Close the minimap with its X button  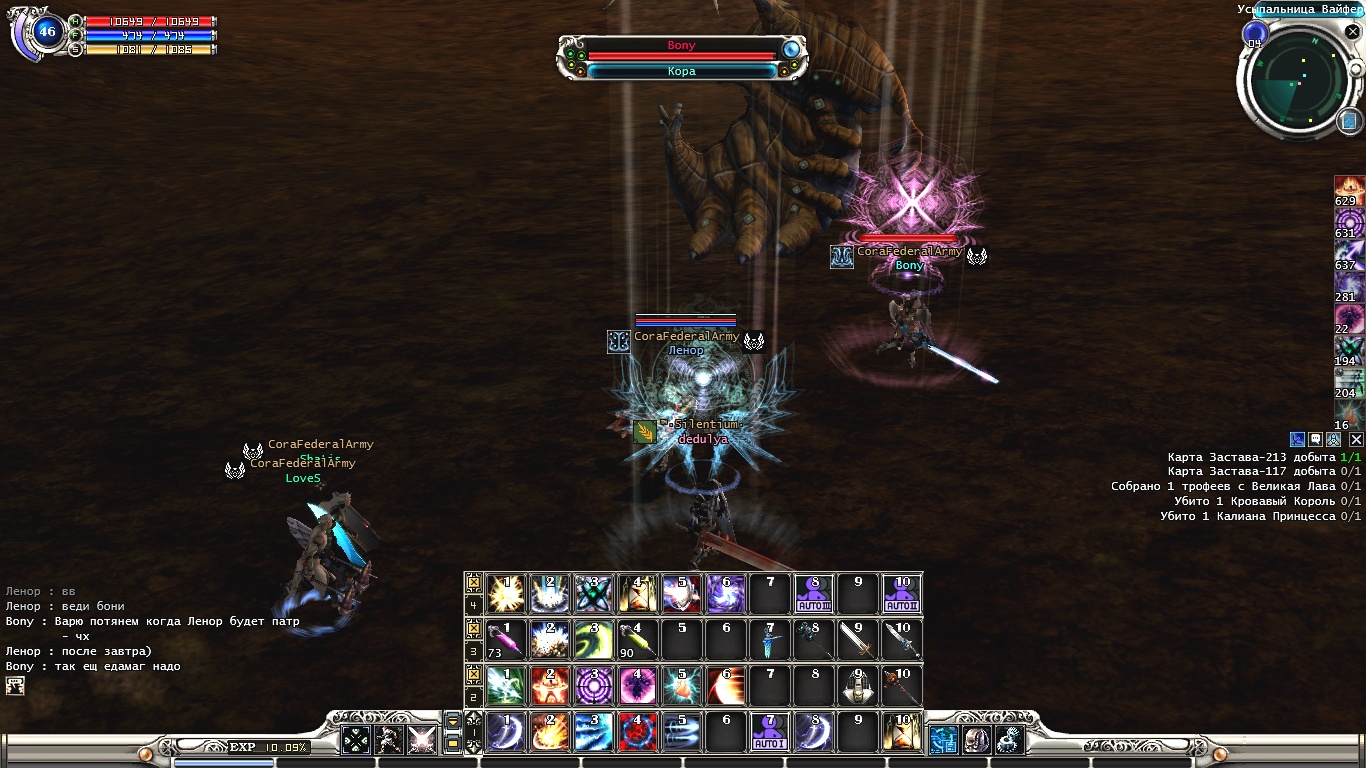point(1352,33)
